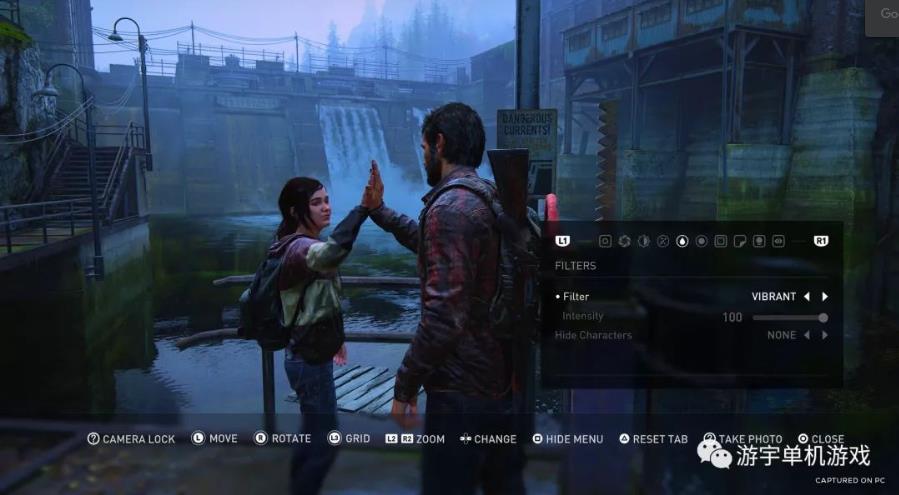
Task: Open the square frame tab
Action: click(x=721, y=241)
